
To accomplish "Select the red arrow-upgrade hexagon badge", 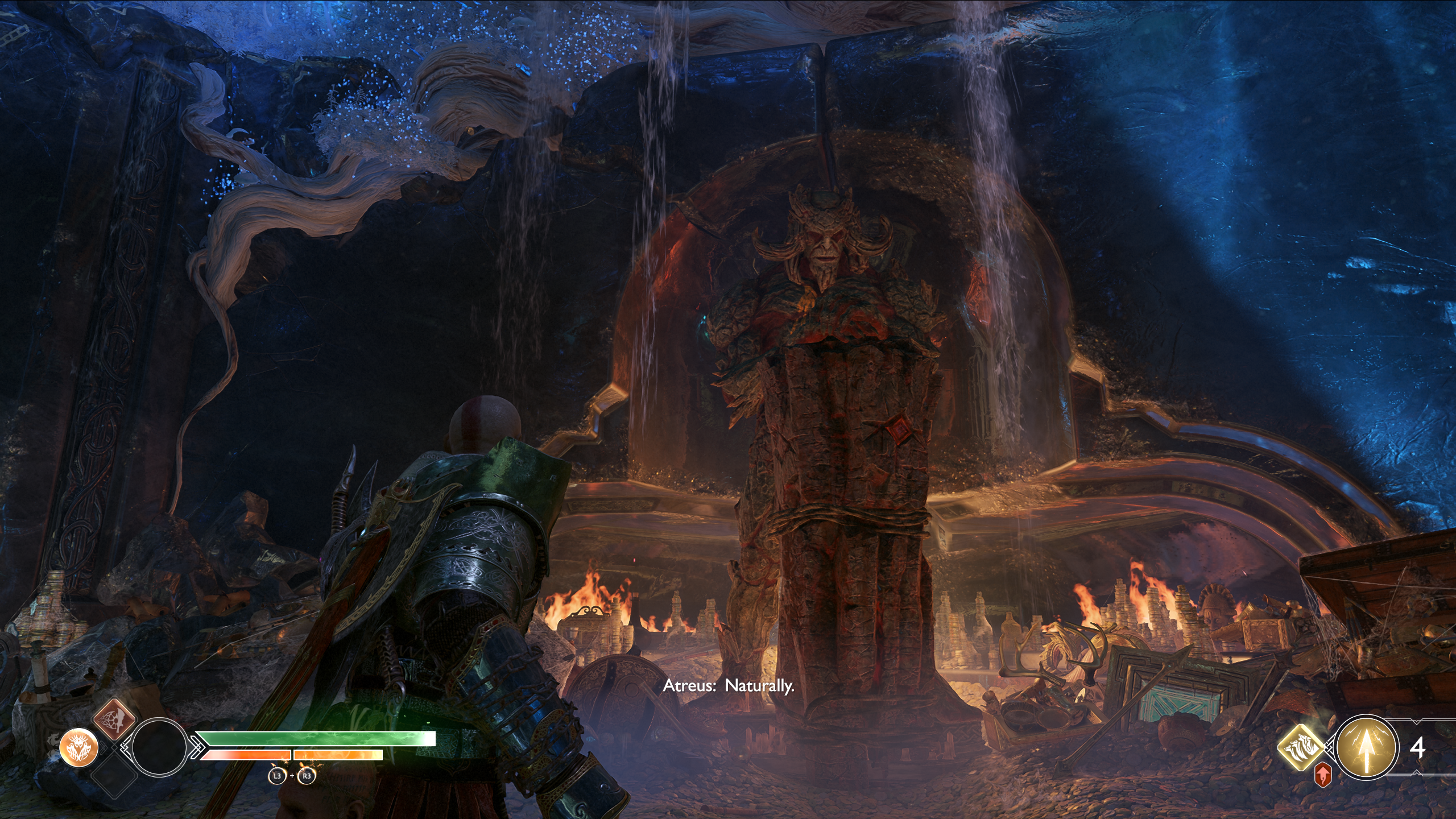I will point(1323,775).
